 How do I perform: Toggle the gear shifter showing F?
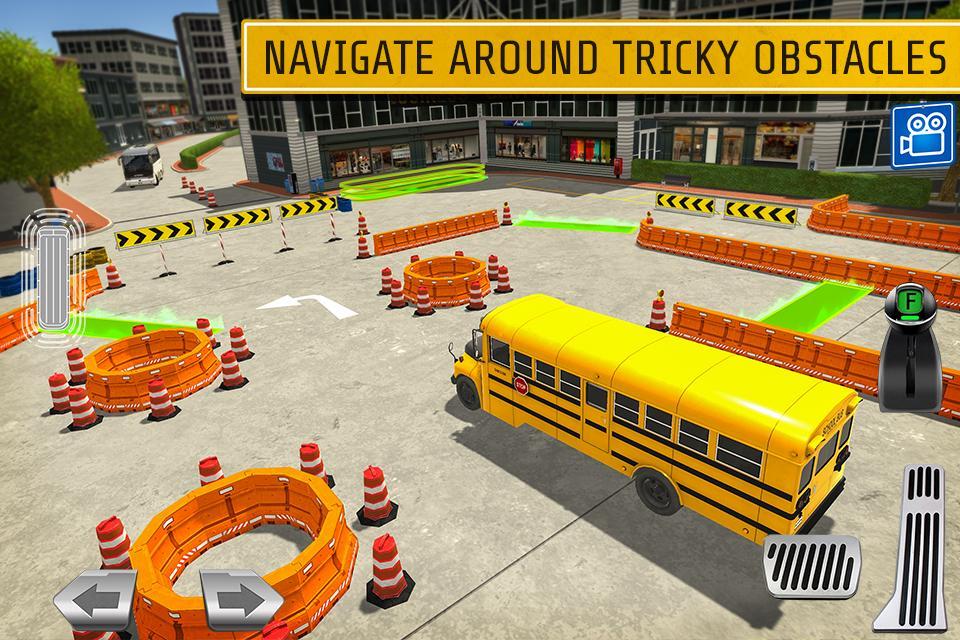911,350
